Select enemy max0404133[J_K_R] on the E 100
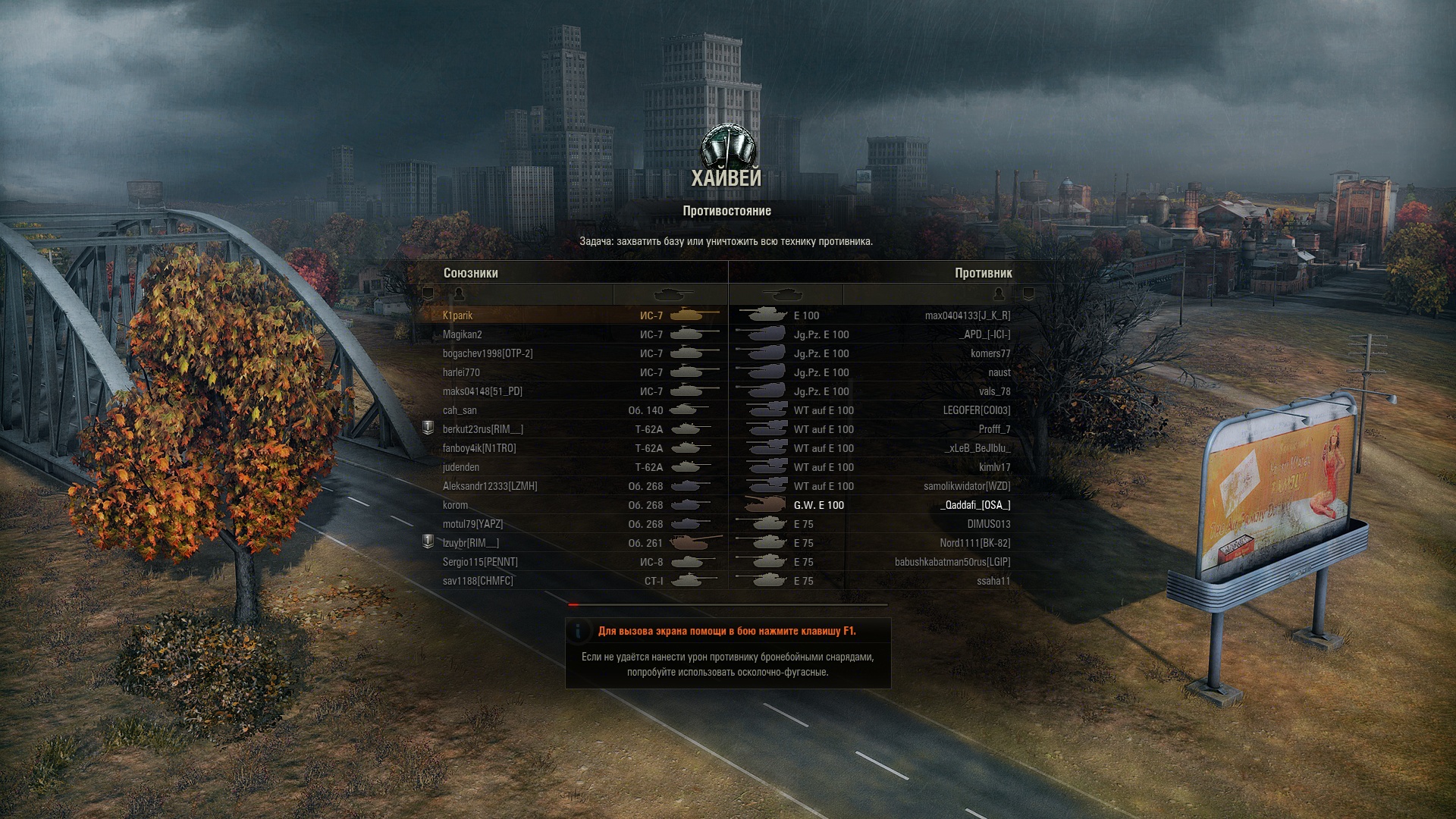Image resolution: width=1456 pixels, height=819 pixels. pyautogui.click(x=968, y=315)
